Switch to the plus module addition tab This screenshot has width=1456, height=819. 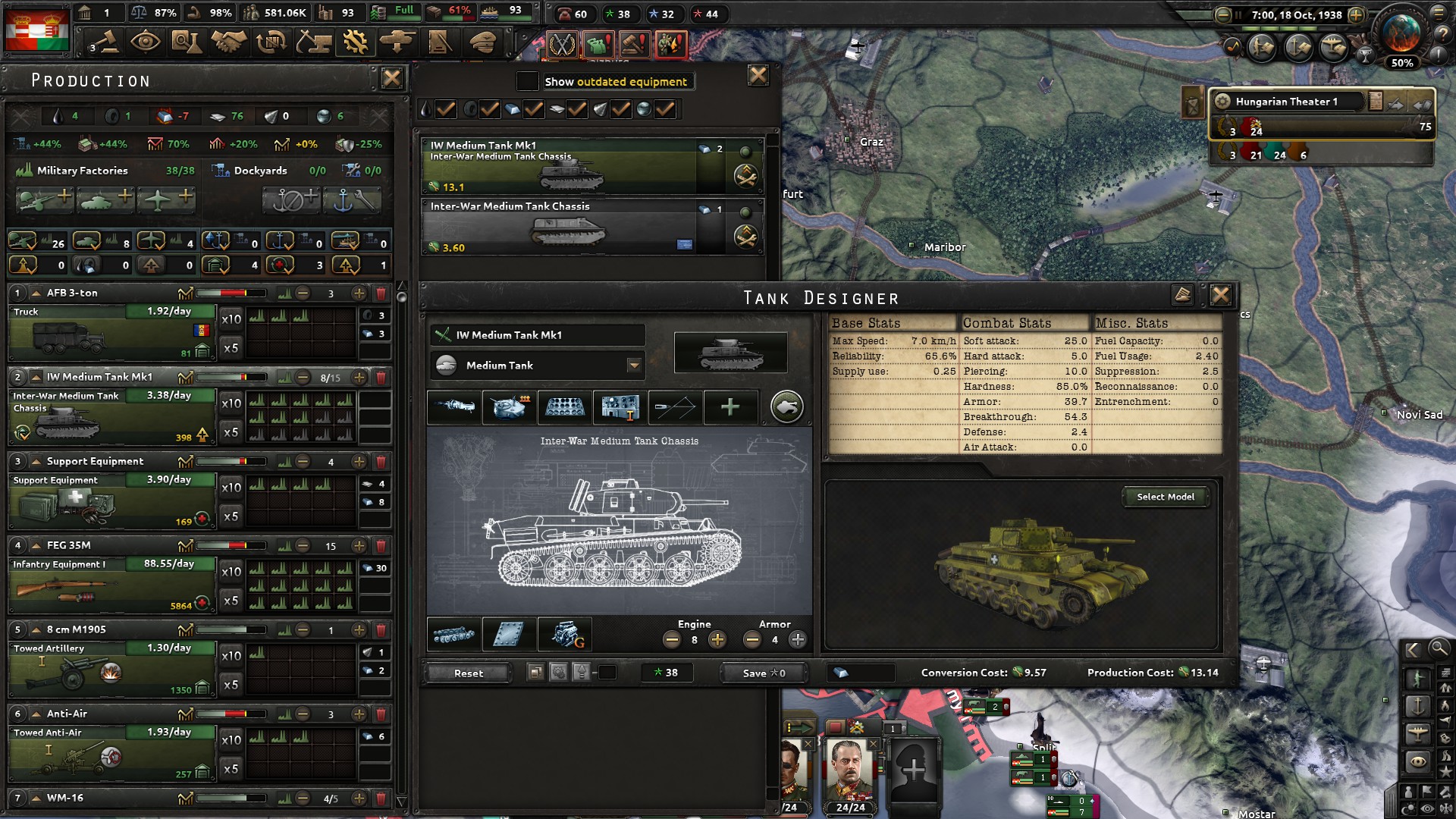(730, 407)
